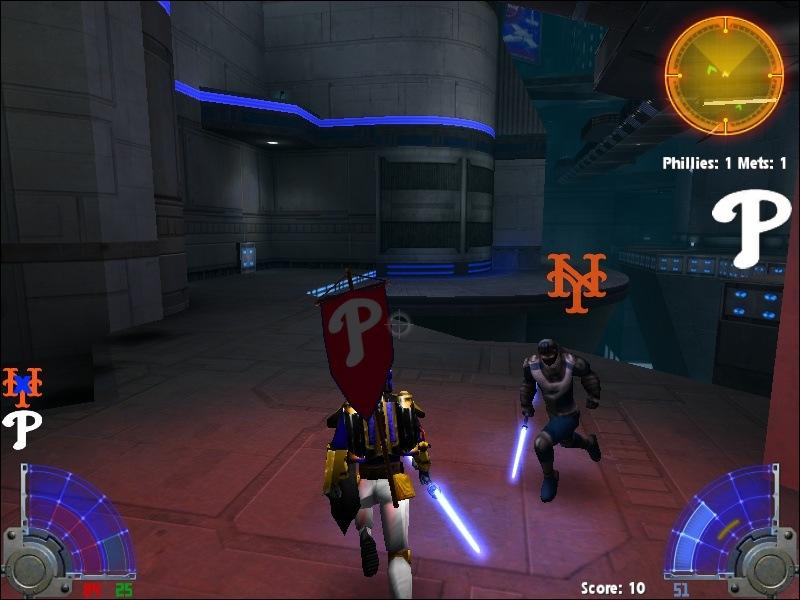This screenshot has width=800, height=600.
Task: Click the circular orange radar minimap
Action: pyautogui.click(x=724, y=74)
